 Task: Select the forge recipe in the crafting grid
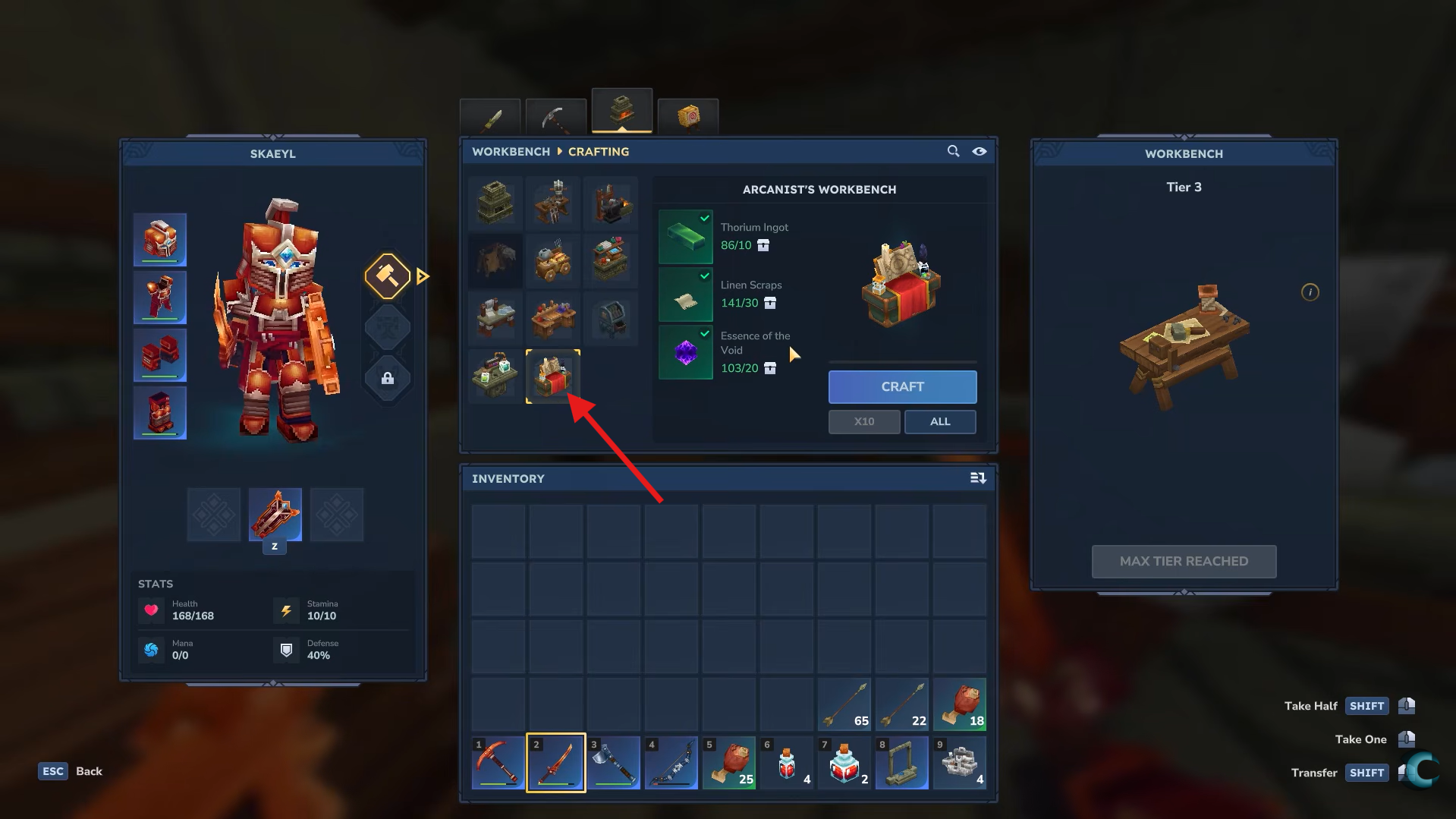point(612,203)
